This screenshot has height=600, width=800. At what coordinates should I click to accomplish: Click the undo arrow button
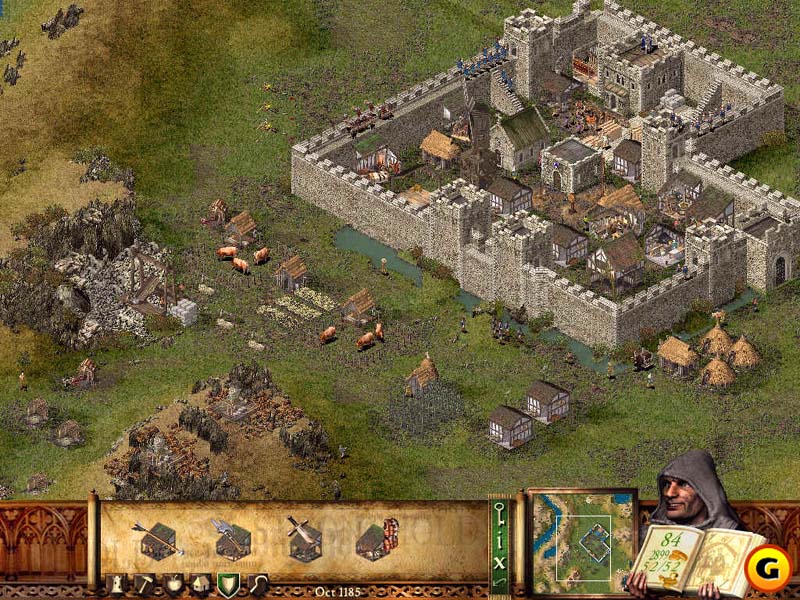point(500,583)
